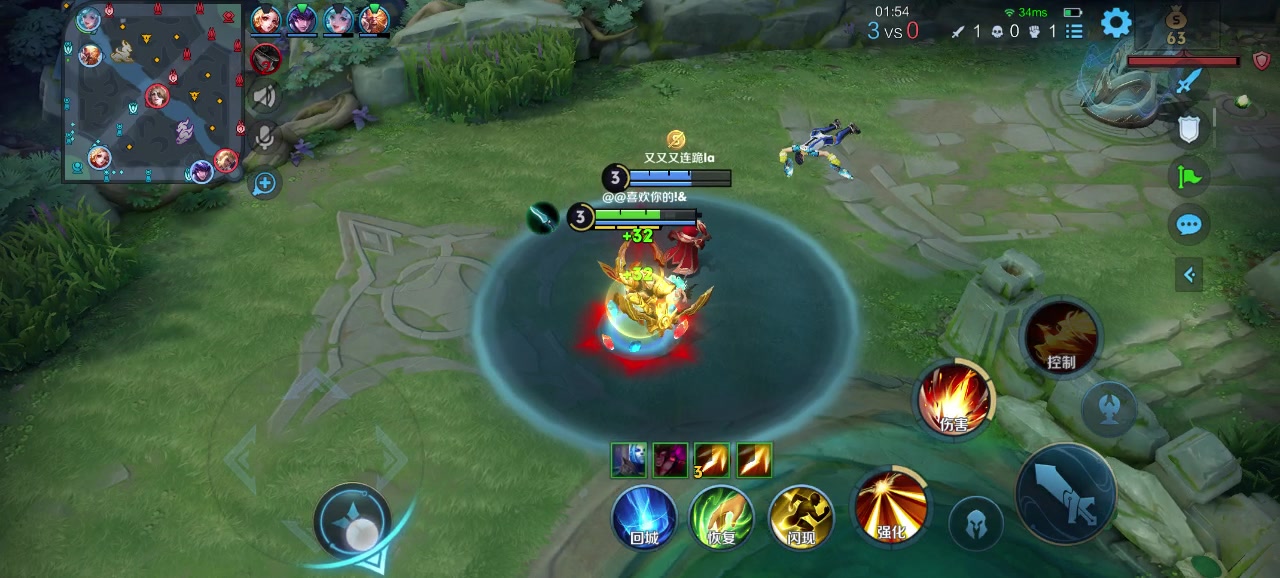Image resolution: width=1280 pixels, height=578 pixels.
Task: Tap the basic attack sword button
Action: pyautogui.click(x=1066, y=493)
